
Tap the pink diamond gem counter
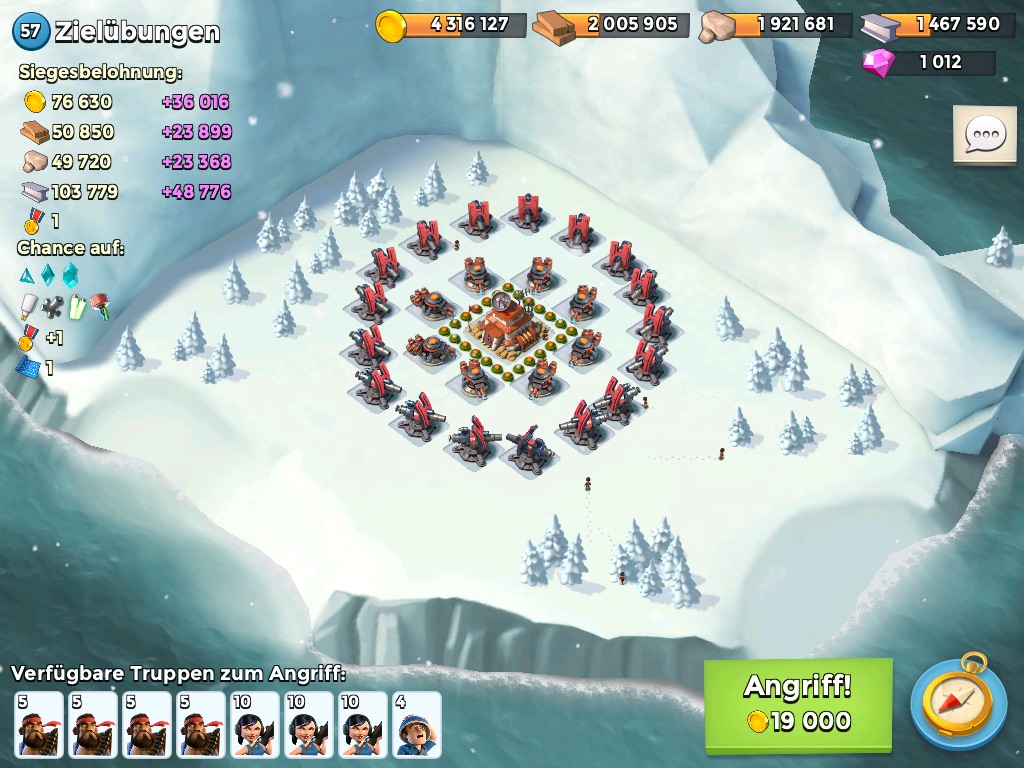pyautogui.click(x=928, y=62)
